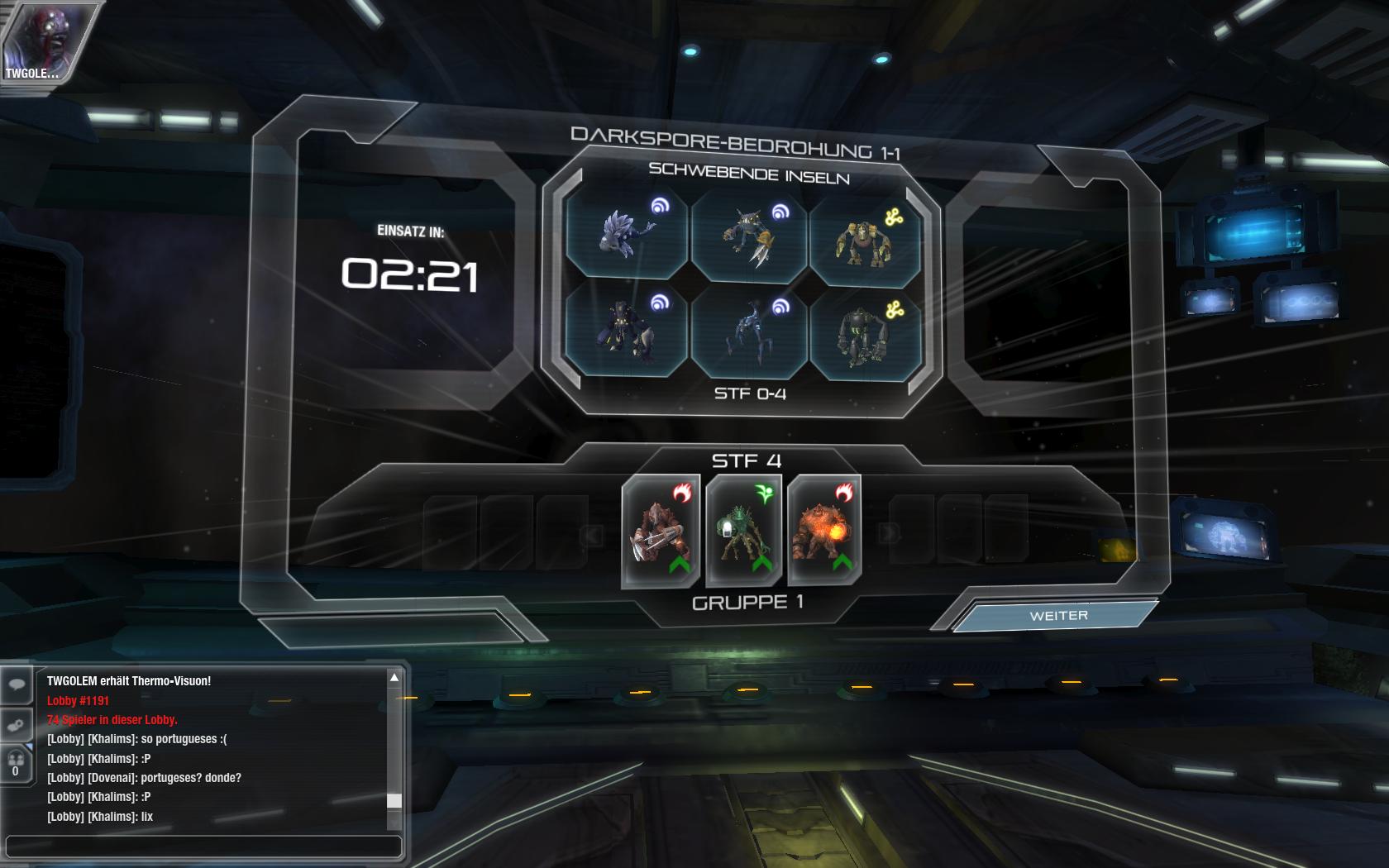
Task: Select the clawed plasma hero card
Action: pyautogui.click(x=661, y=531)
